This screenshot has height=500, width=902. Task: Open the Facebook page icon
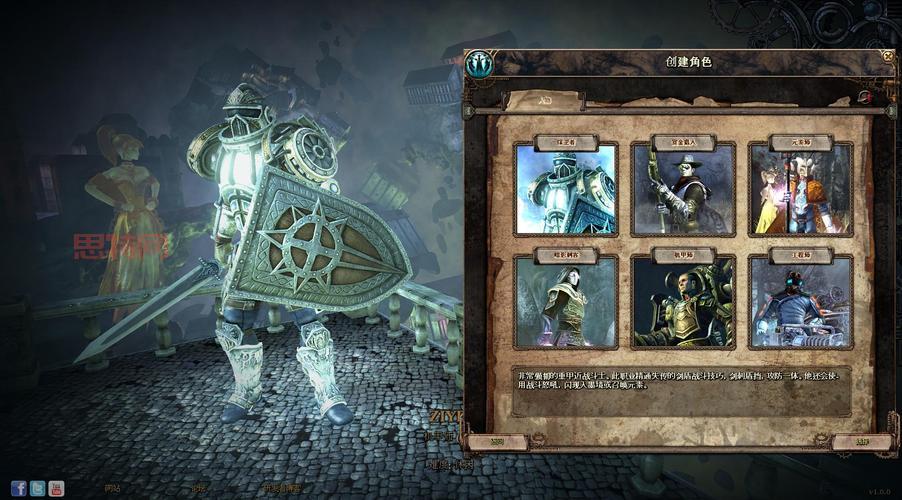[x=19, y=488]
